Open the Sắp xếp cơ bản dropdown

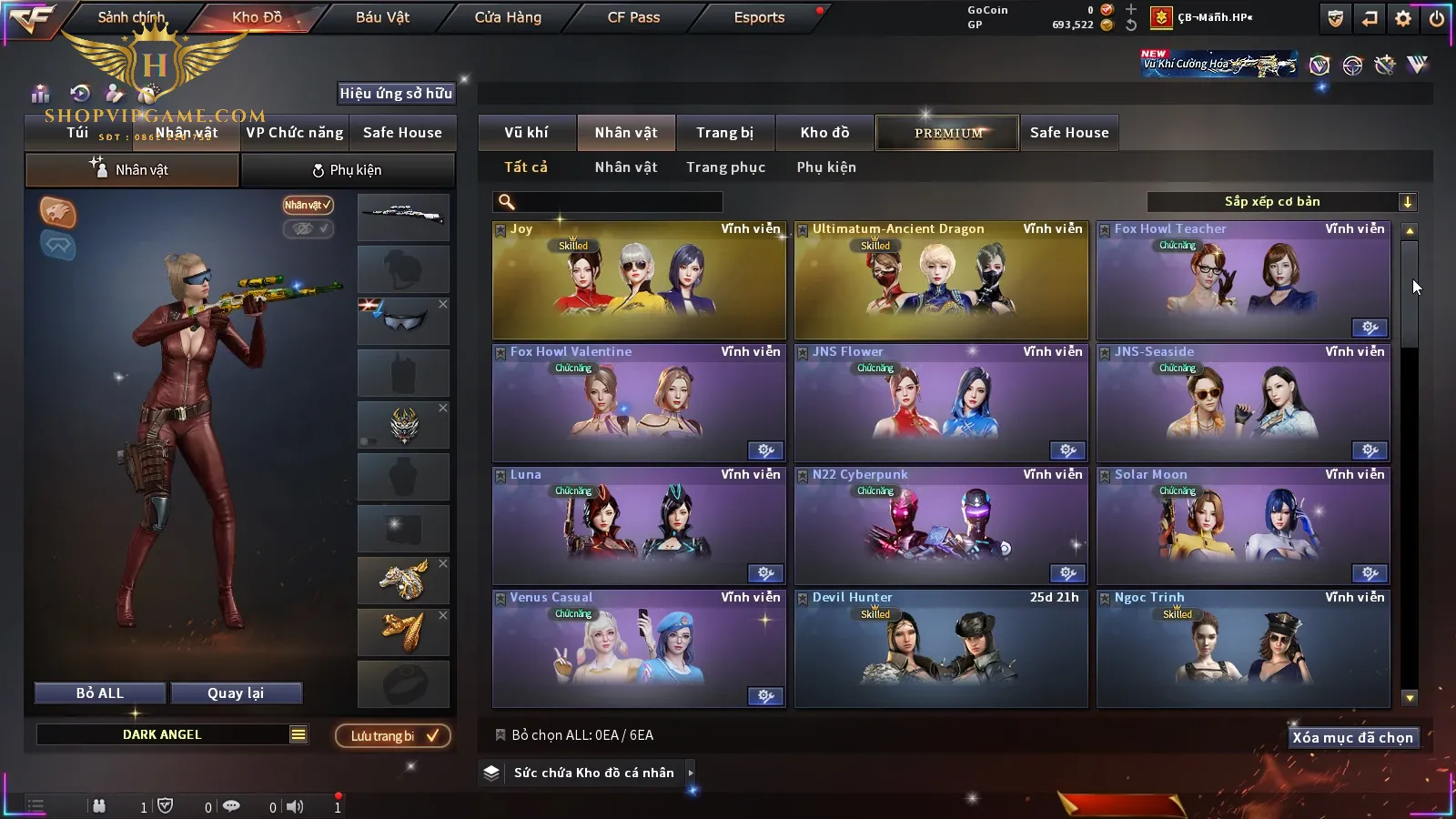point(1281,202)
